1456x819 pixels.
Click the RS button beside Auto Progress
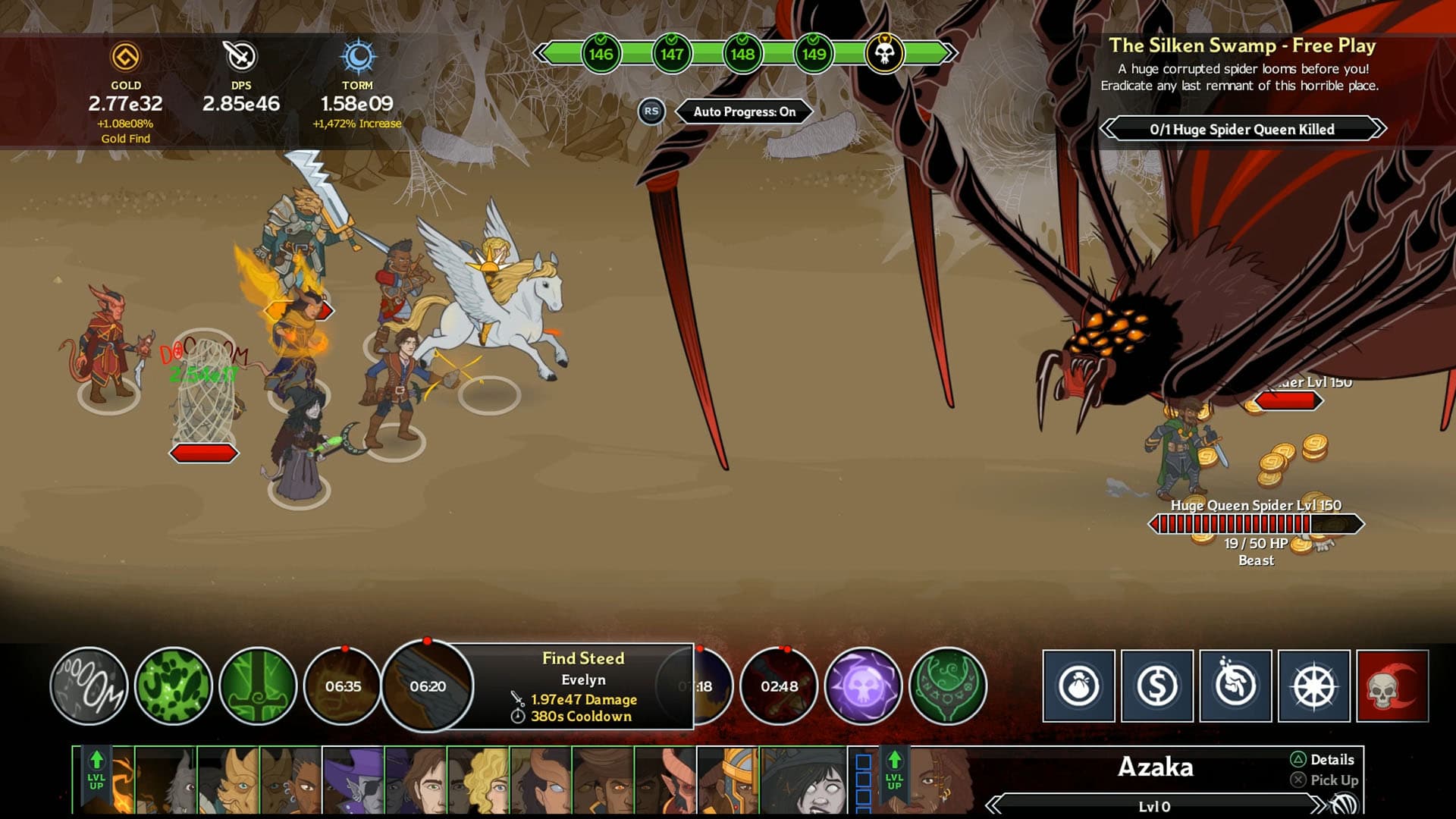[650, 111]
